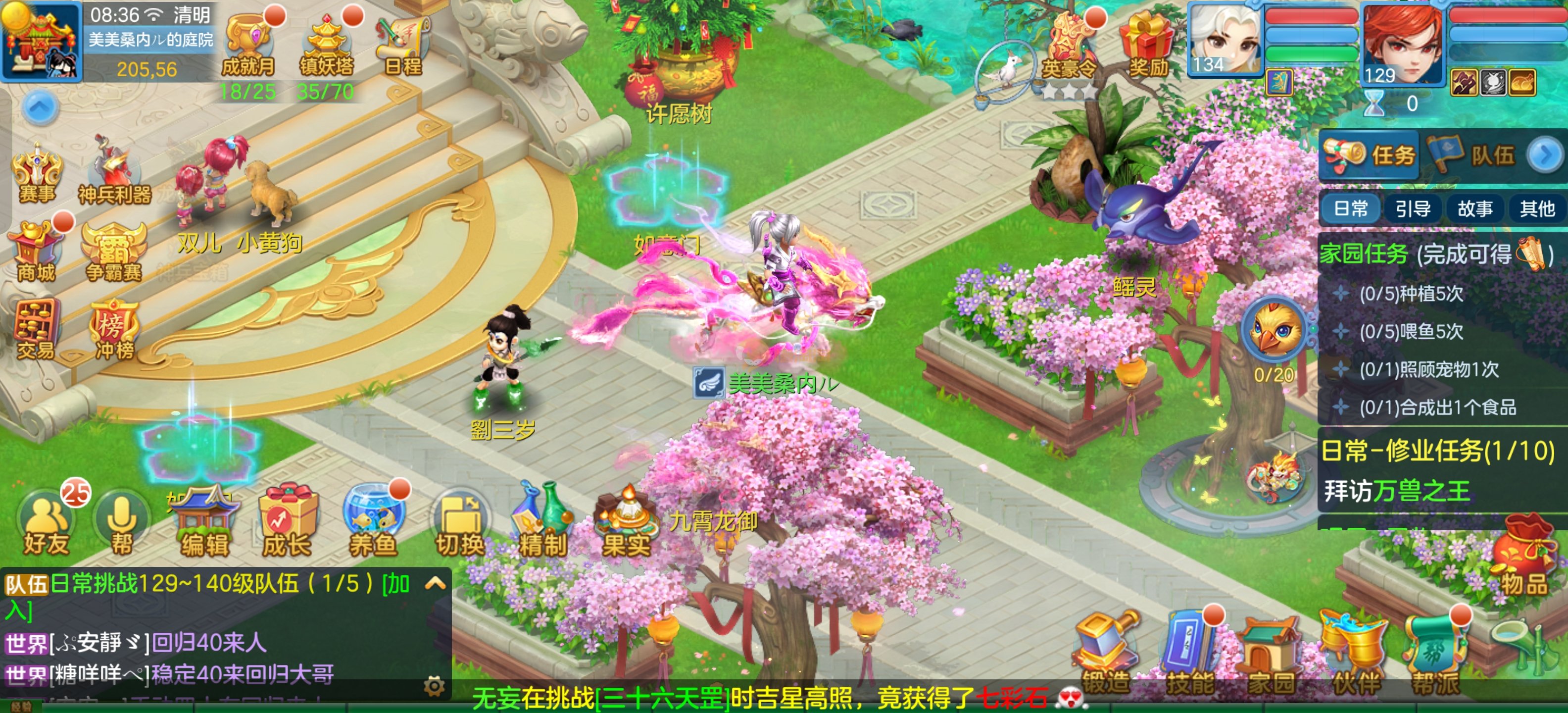Open 编辑 courtyard edit mode
Image resolution: width=1568 pixels, height=713 pixels.
205,525
